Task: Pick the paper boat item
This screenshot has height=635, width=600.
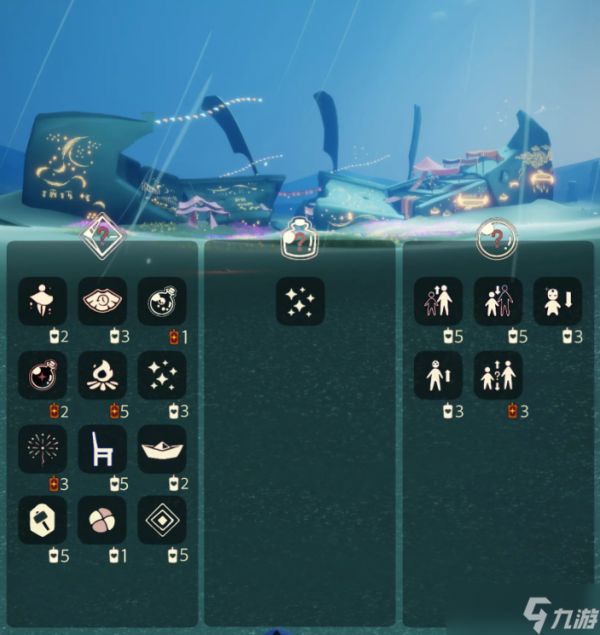Action: (161, 449)
